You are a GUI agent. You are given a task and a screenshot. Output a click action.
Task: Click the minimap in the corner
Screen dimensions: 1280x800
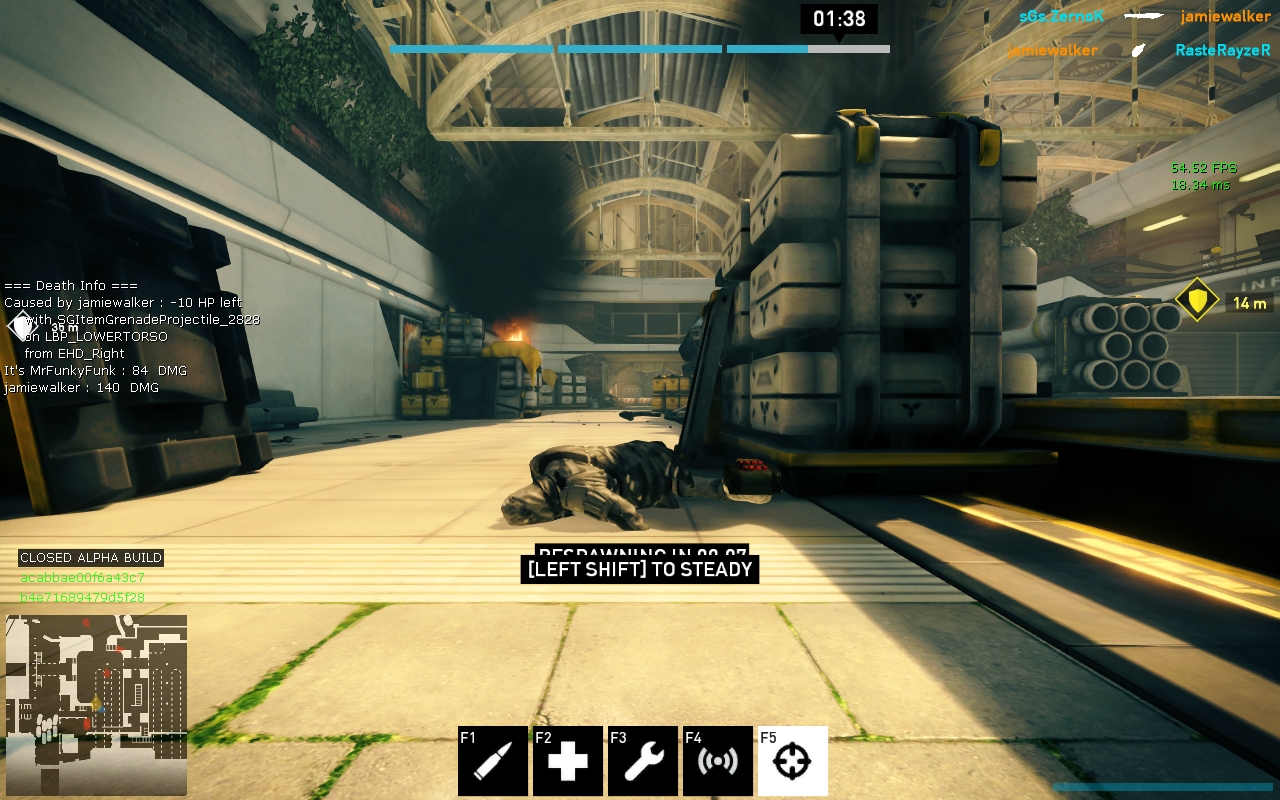point(96,691)
